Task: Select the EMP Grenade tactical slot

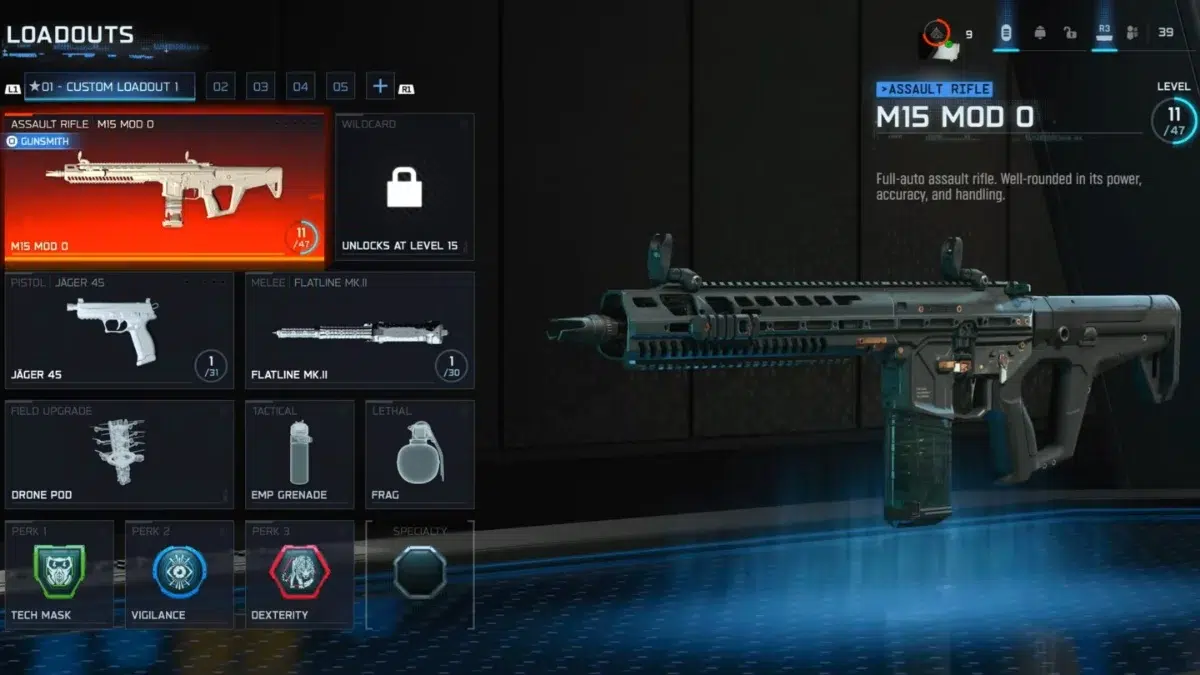Action: click(299, 454)
